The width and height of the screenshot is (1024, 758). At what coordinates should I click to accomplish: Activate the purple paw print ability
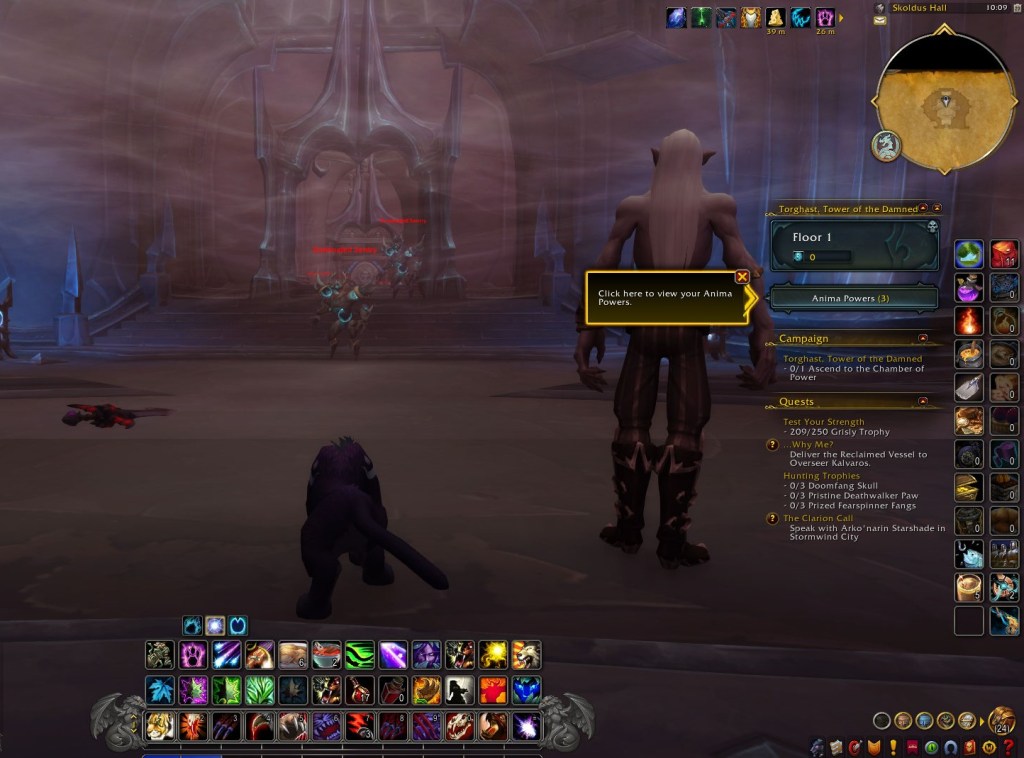pyautogui.click(x=193, y=655)
